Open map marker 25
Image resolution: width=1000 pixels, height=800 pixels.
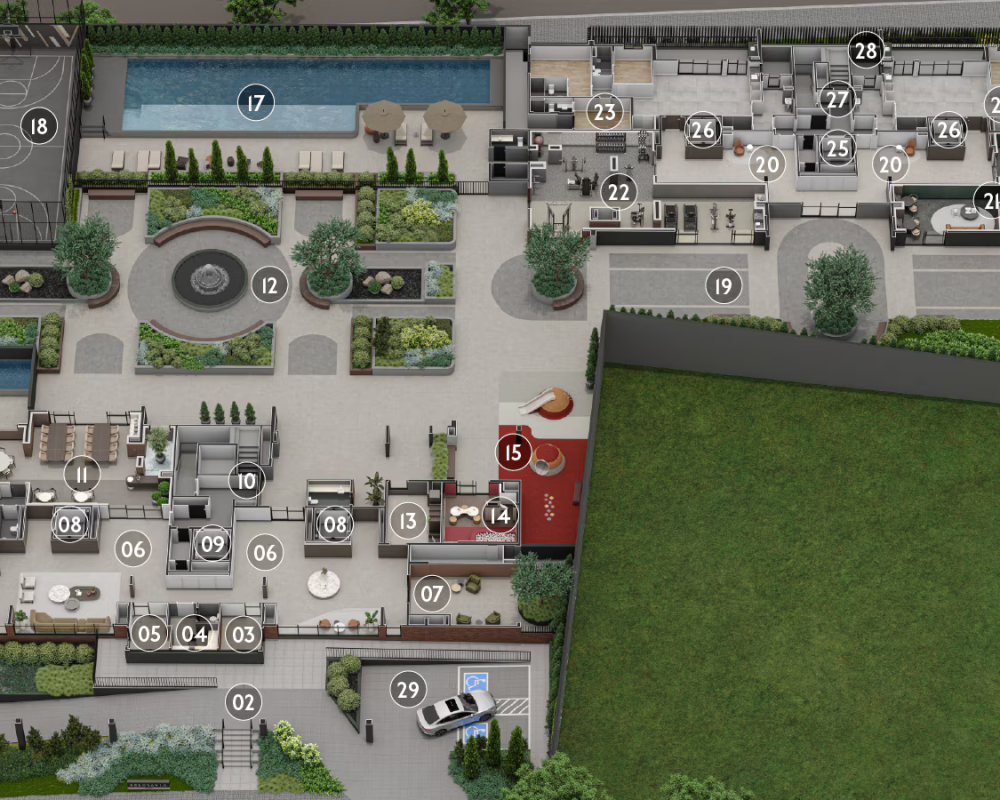pyautogui.click(x=836, y=149)
